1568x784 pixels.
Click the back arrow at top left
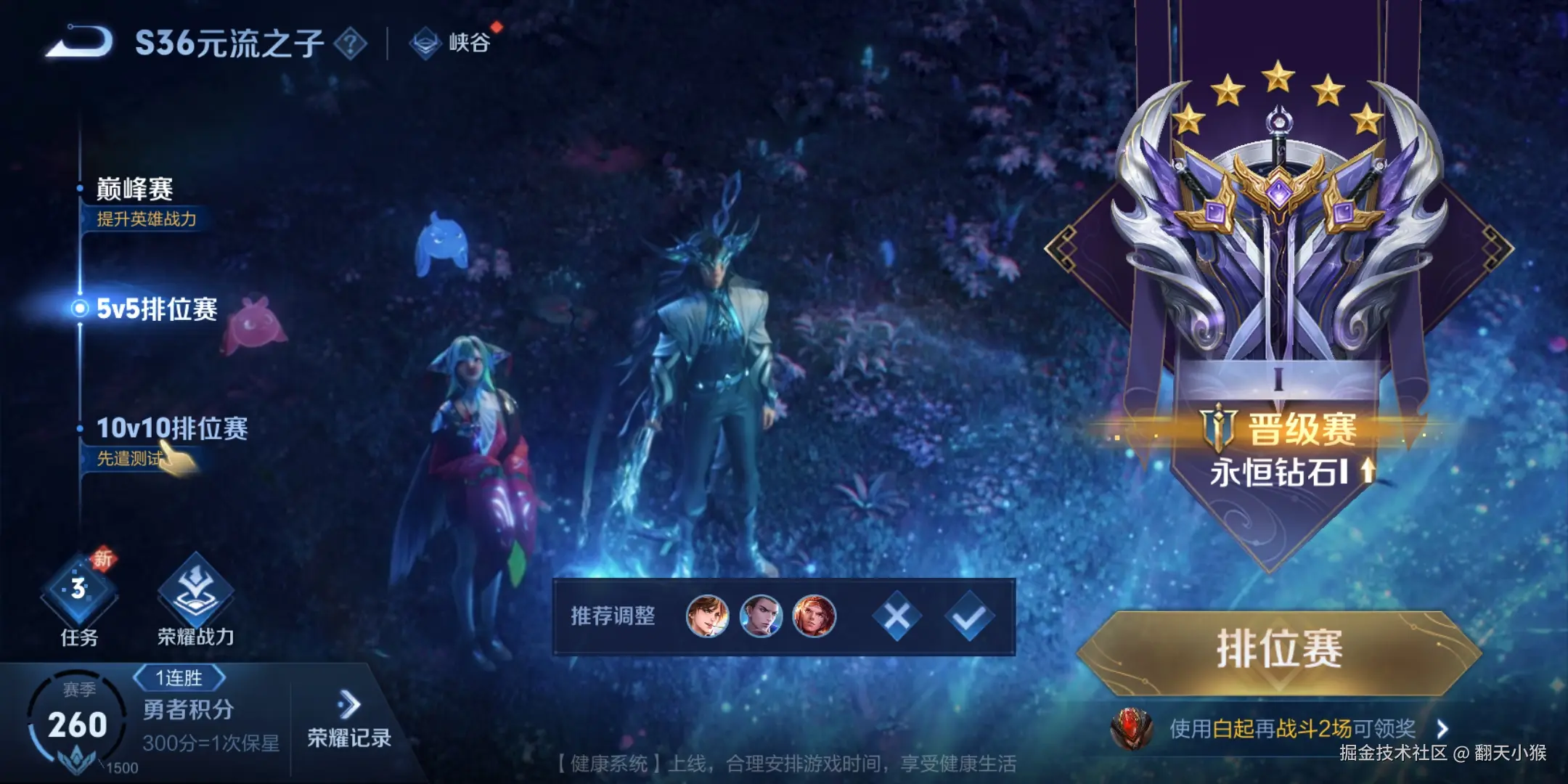point(76,41)
